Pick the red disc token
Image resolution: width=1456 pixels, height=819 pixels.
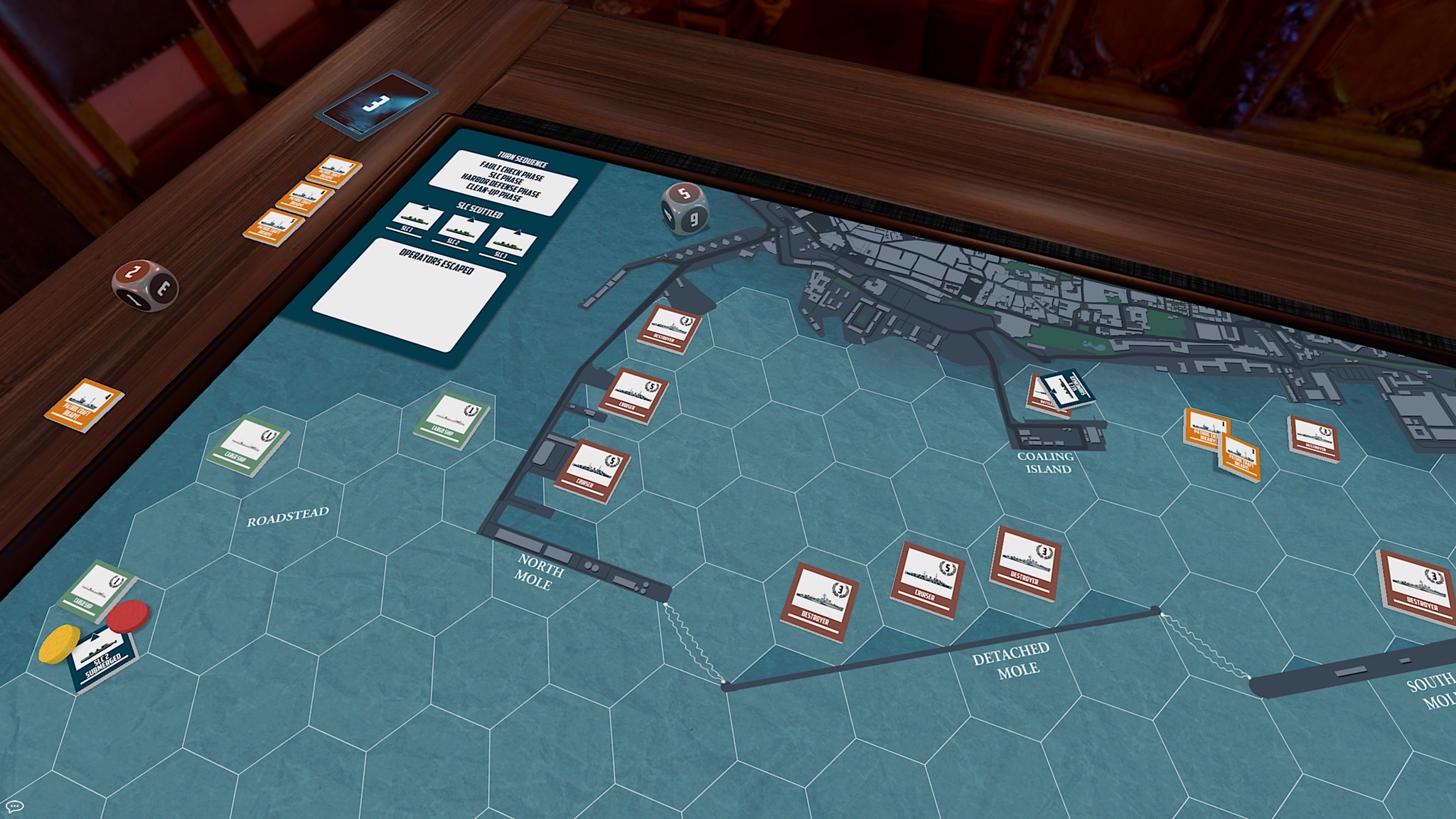click(x=128, y=615)
